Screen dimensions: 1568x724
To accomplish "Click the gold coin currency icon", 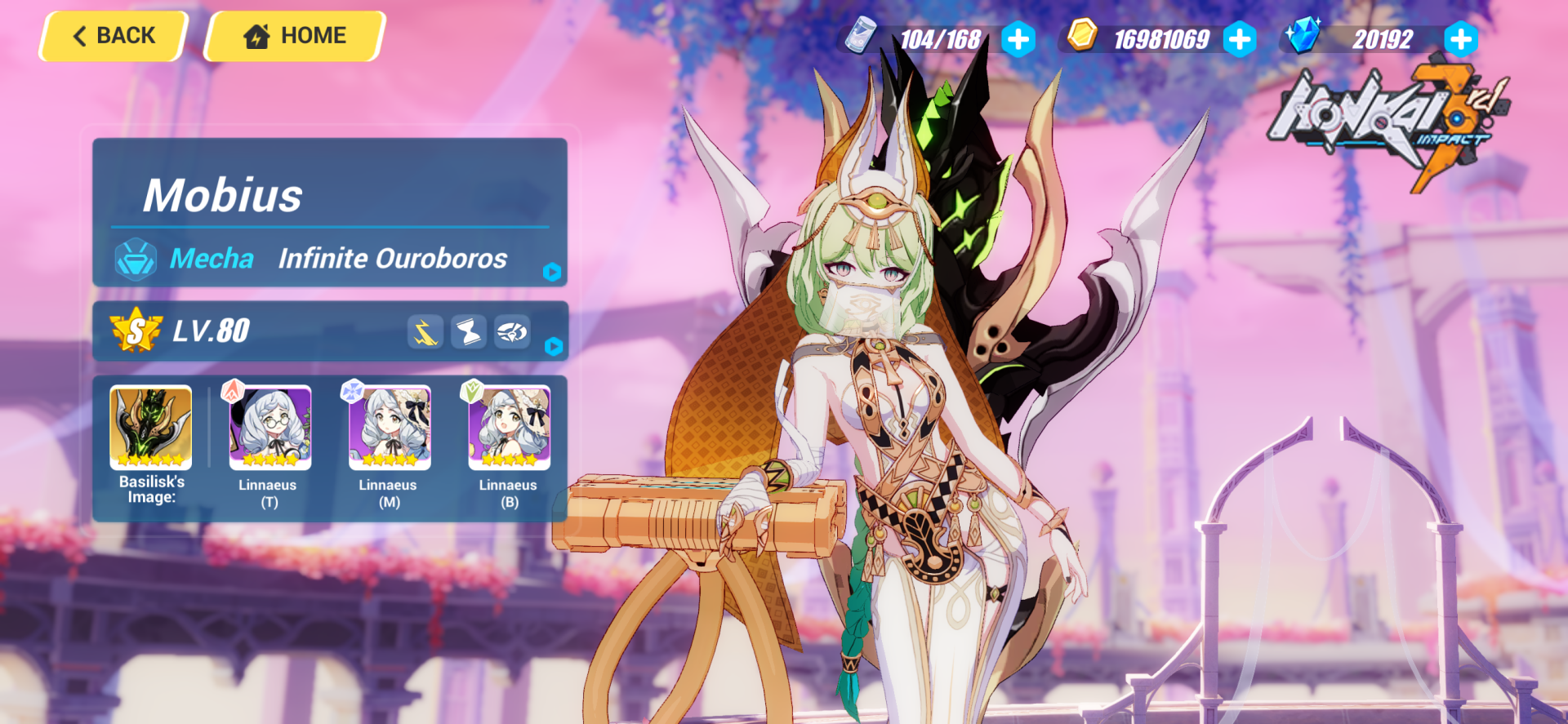I will 1083,37.
